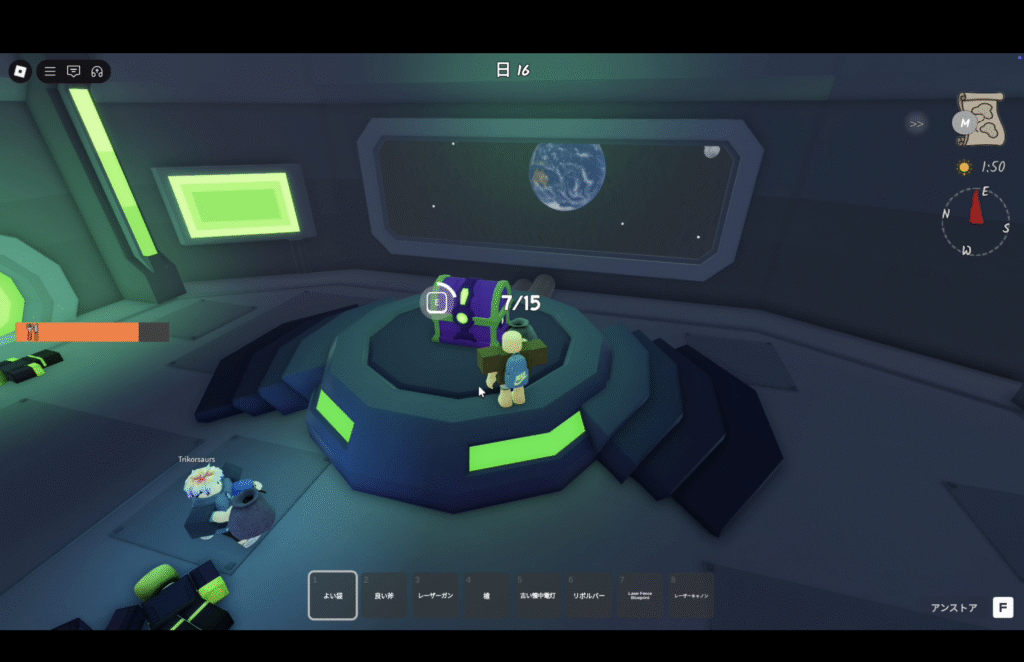Click the headphones audio icon
The image size is (1024, 662).
click(x=97, y=71)
